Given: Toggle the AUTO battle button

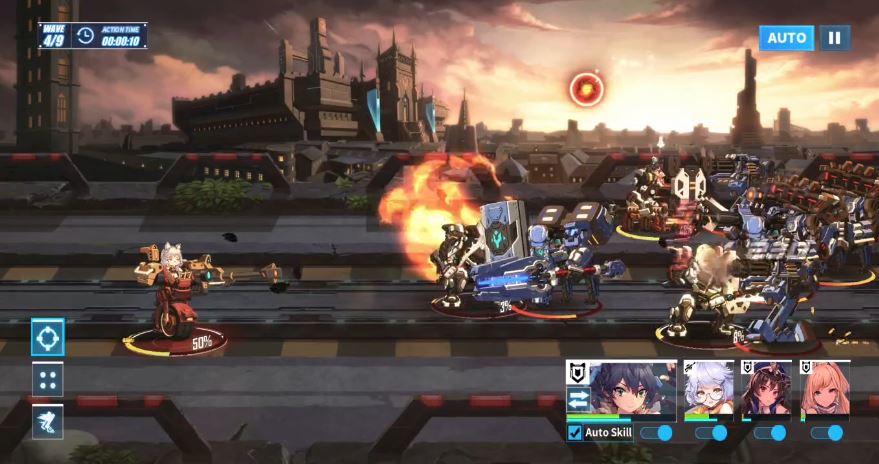Looking at the screenshot, I should (786, 38).
